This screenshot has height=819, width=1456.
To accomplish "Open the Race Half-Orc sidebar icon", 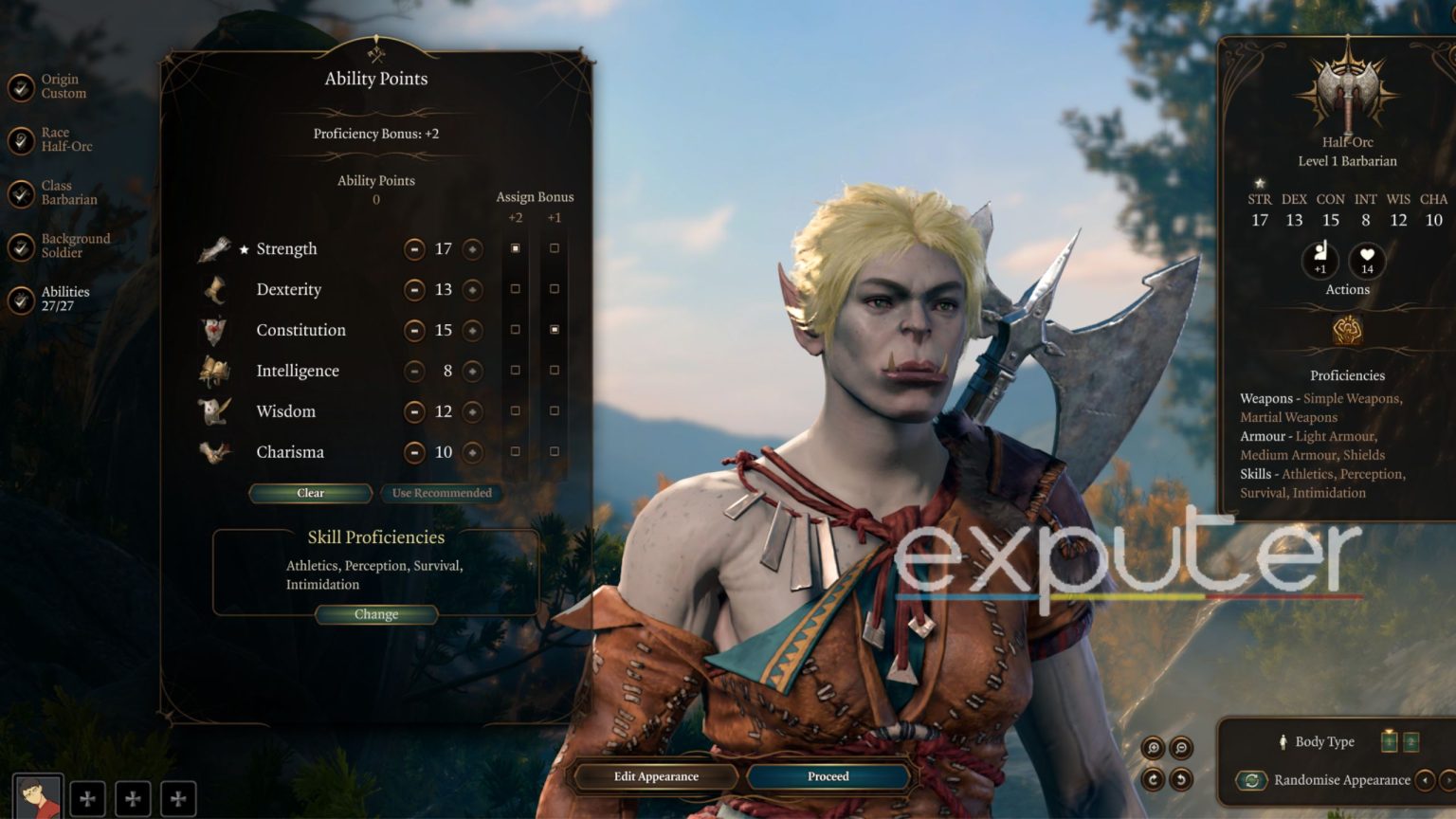I will point(19,140).
